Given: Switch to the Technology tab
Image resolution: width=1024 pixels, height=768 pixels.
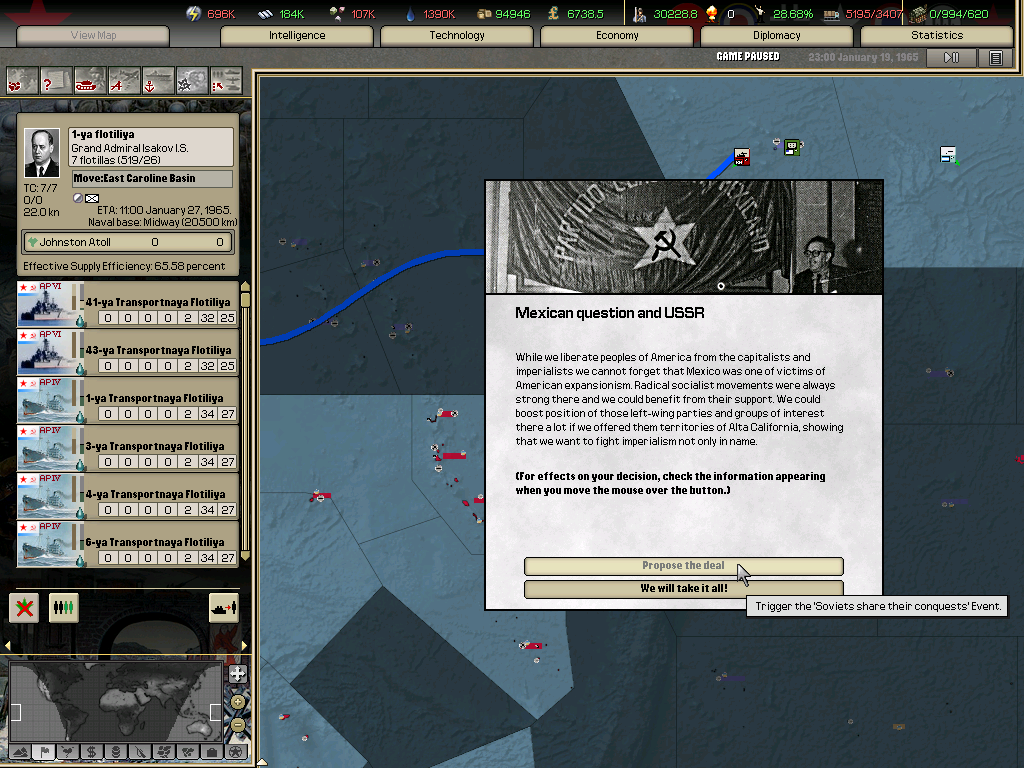Looking at the screenshot, I should click(457, 36).
